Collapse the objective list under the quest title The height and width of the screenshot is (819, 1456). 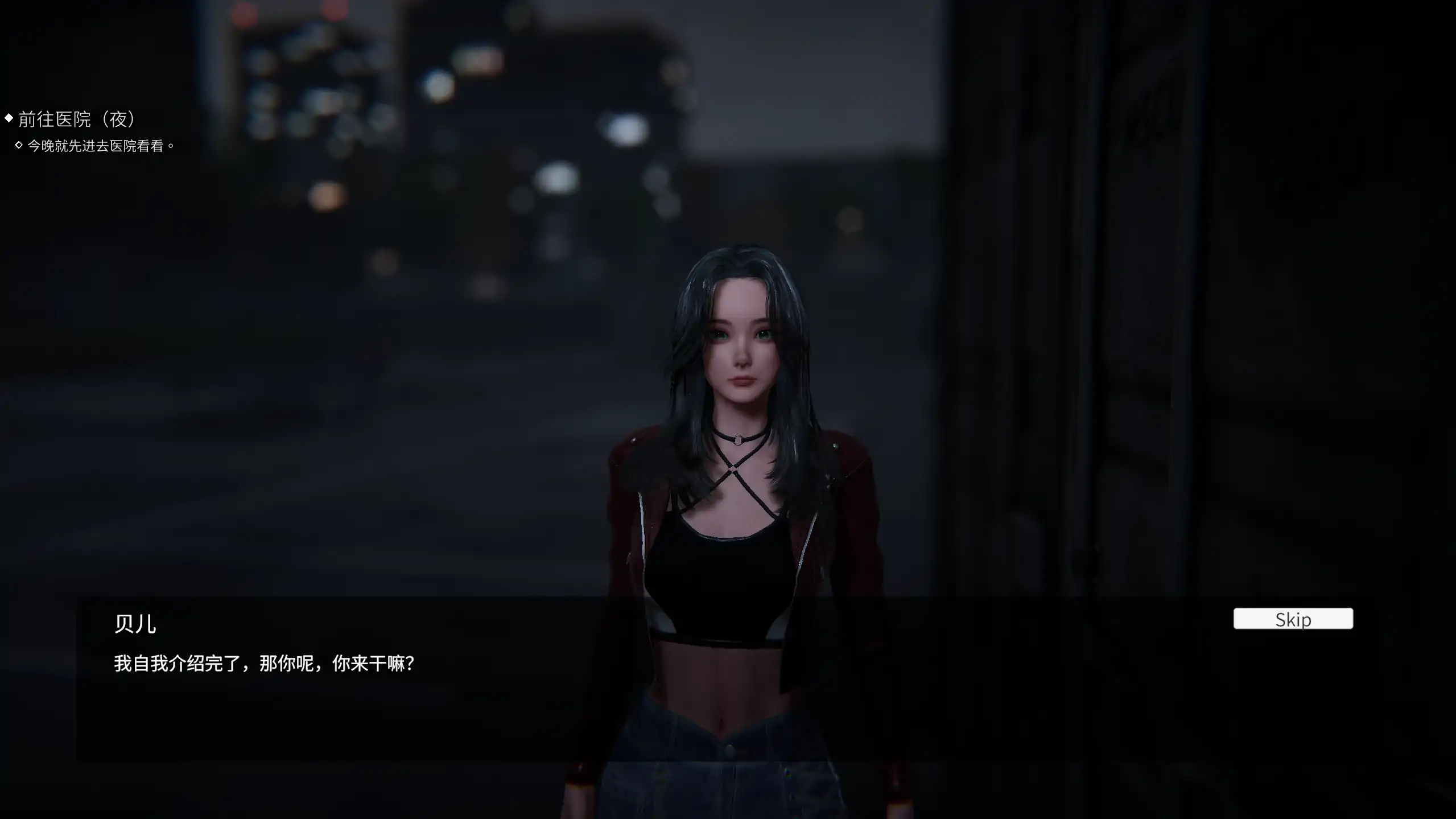click(x=77, y=120)
